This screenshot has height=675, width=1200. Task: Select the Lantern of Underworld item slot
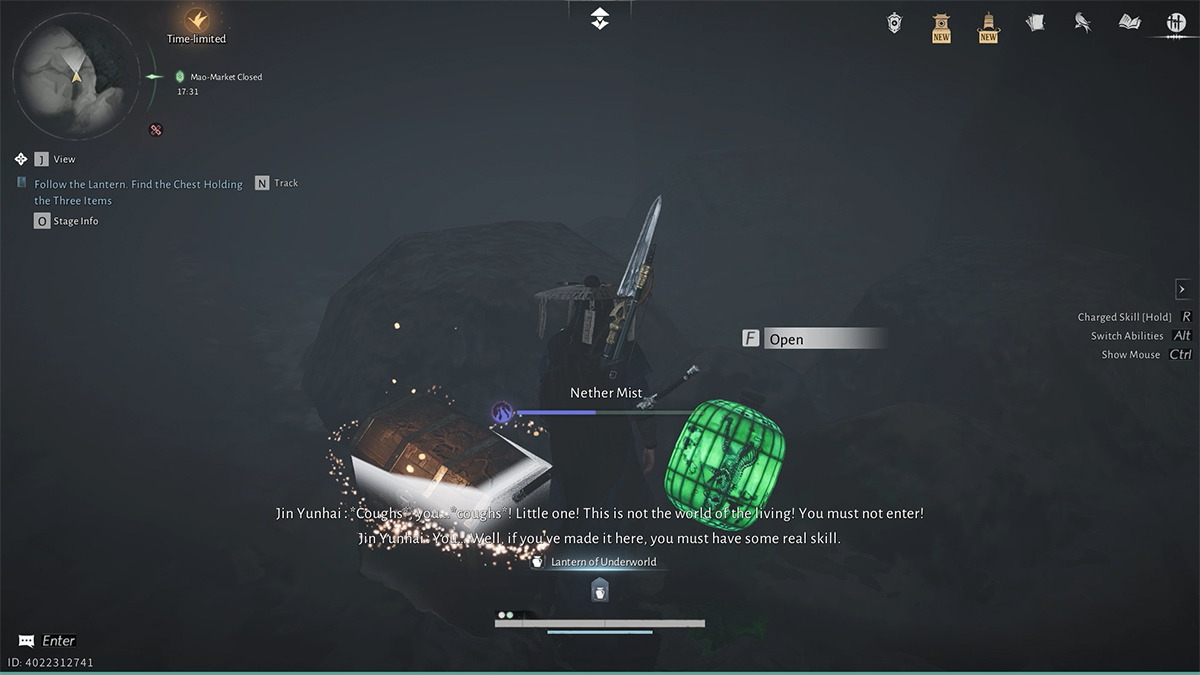coord(599,590)
